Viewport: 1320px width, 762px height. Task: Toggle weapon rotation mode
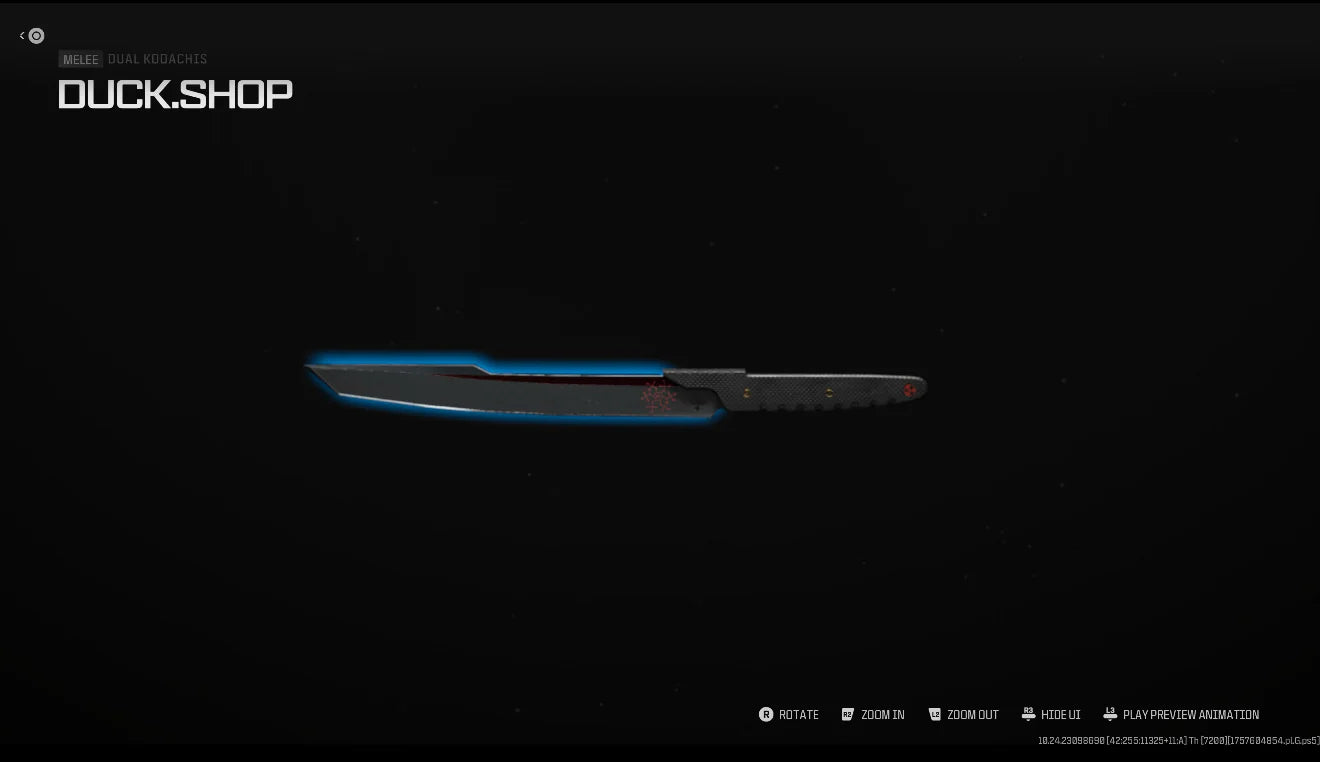pos(789,714)
